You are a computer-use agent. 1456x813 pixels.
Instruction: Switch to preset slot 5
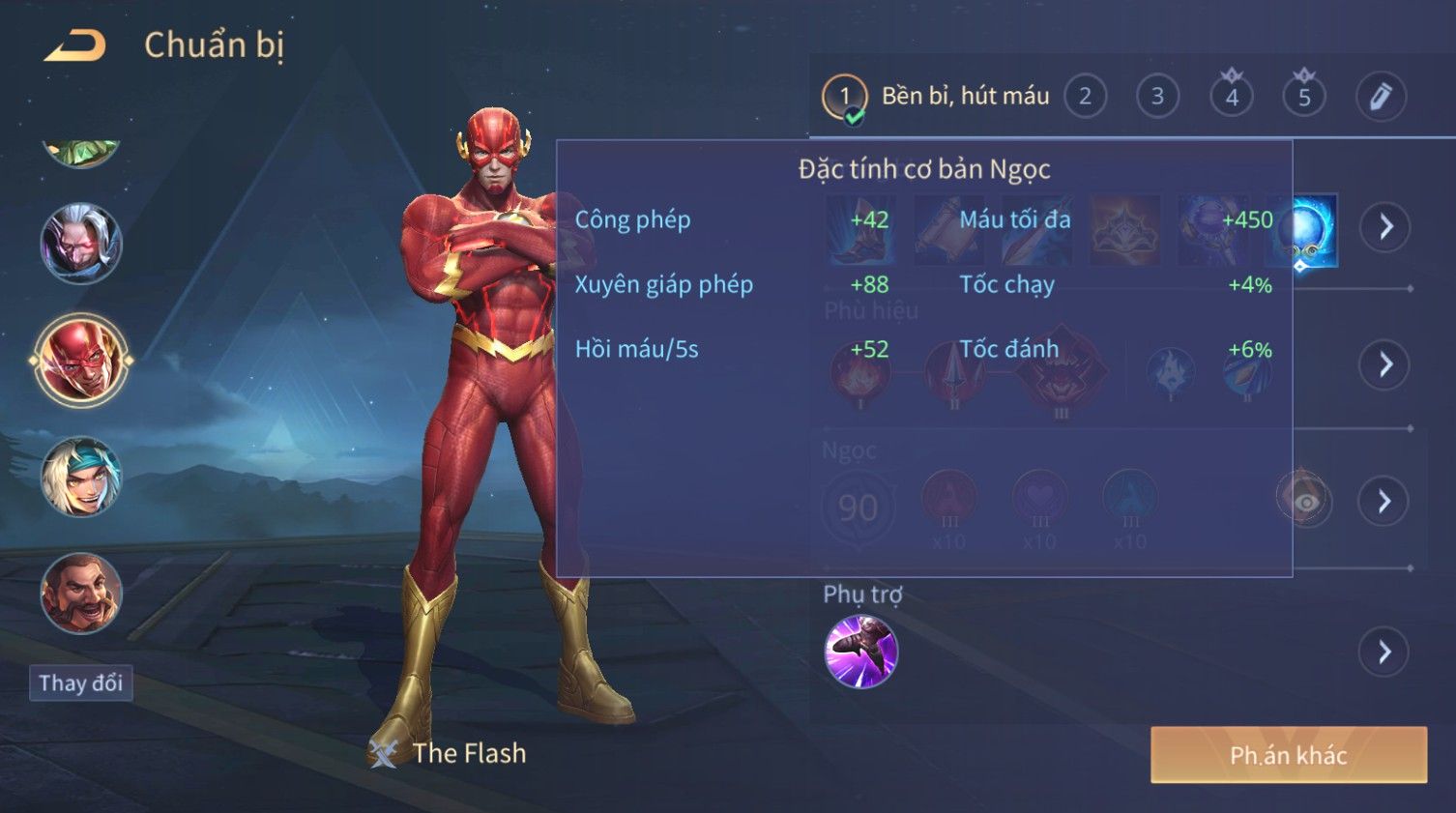pos(1303,97)
